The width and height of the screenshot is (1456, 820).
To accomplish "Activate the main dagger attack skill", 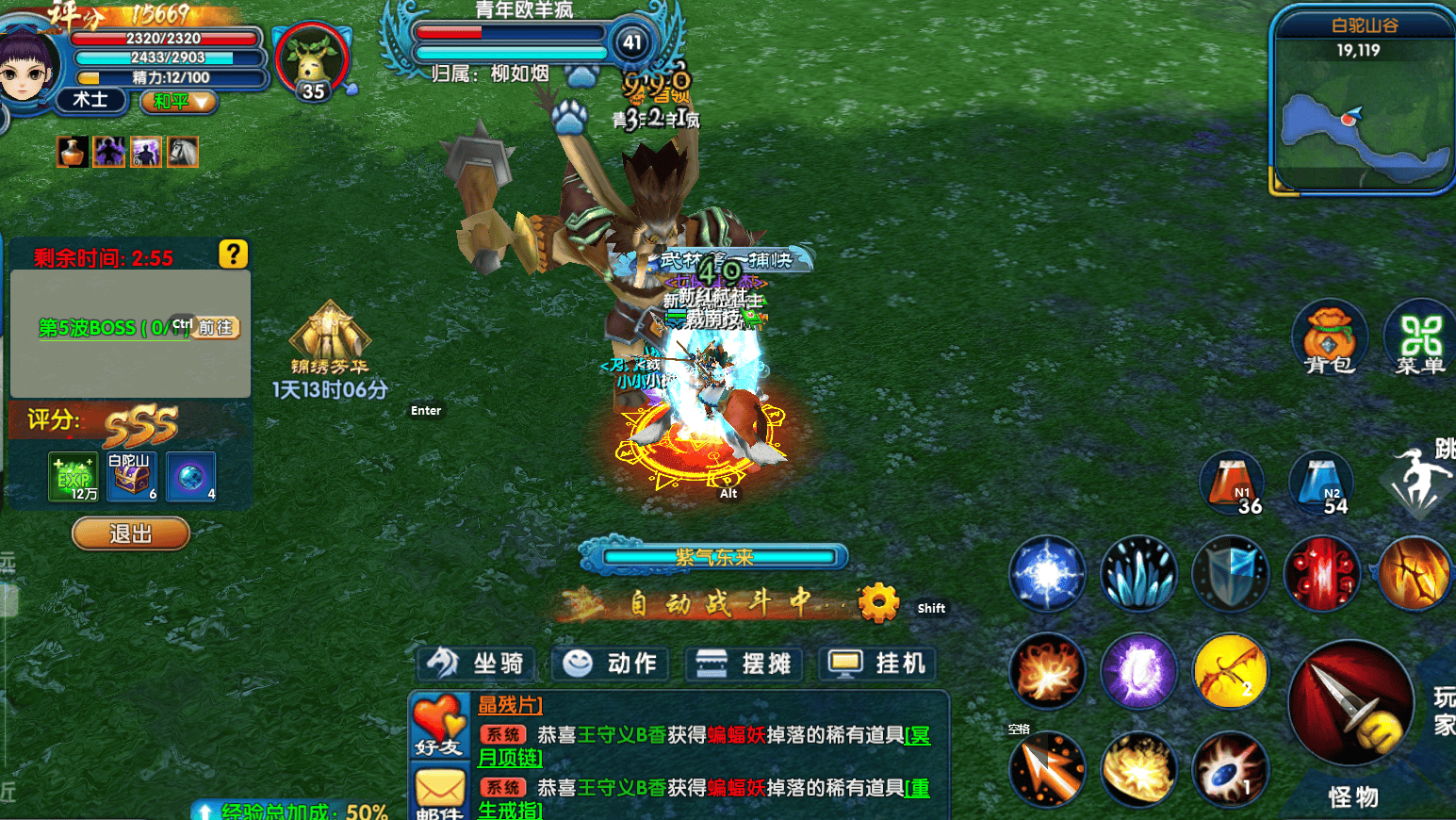I will click(x=1350, y=704).
